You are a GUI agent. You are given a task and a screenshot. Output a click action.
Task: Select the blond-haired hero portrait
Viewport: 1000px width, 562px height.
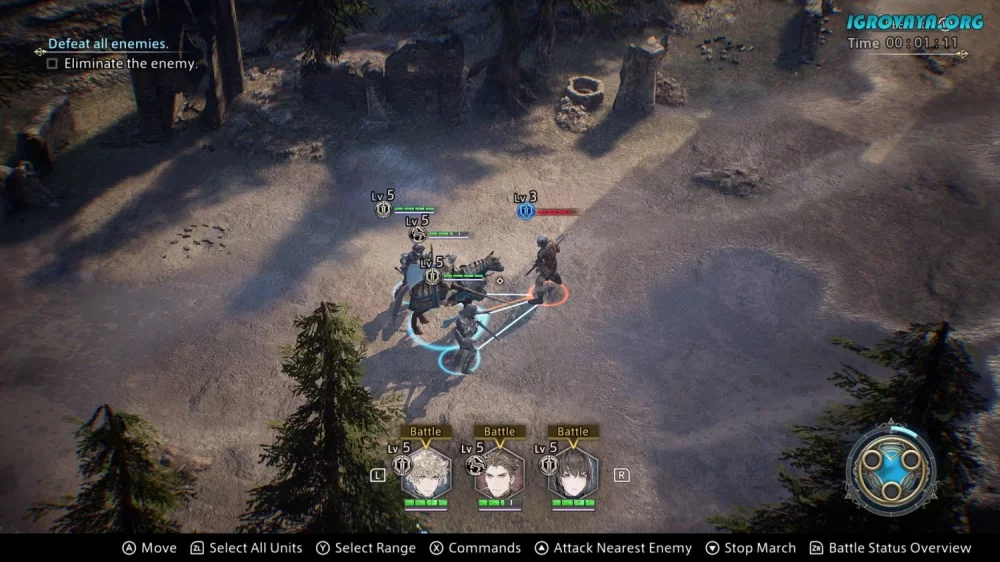tap(426, 473)
